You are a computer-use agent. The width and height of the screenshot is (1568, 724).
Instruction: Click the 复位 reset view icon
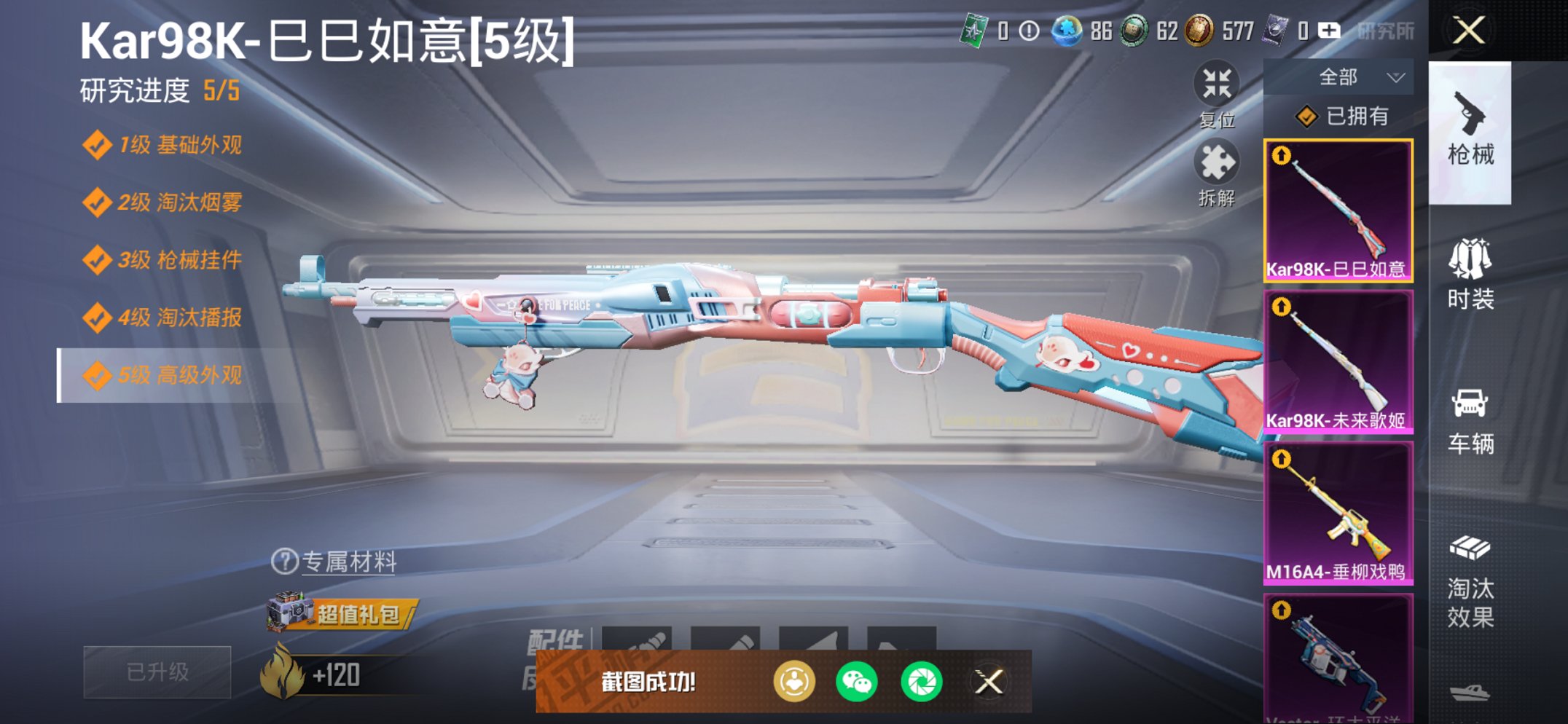[1218, 86]
